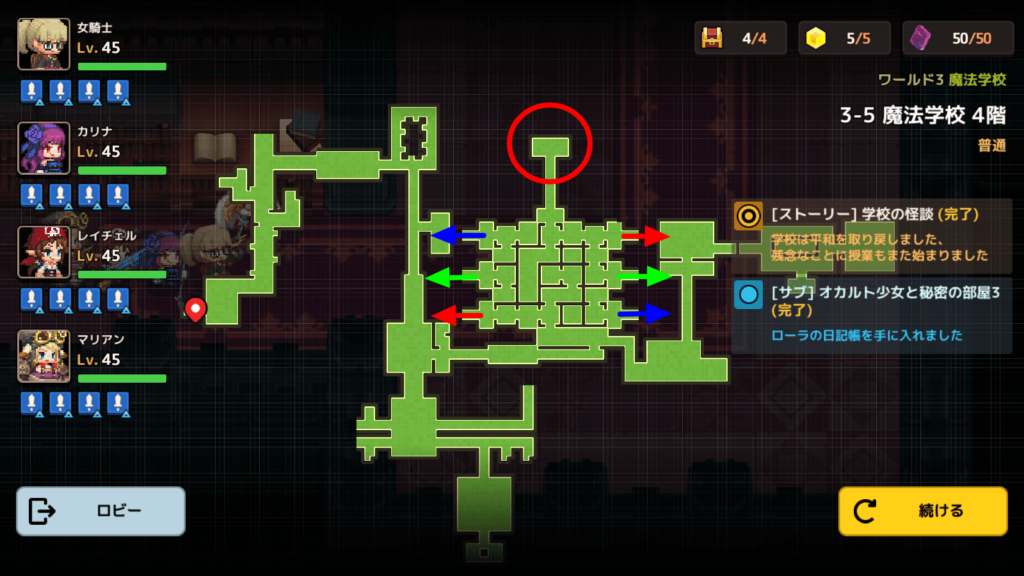Open the sub quest オカルト少女と秘密の部屋3 entry
1024x576 pixels.
click(872, 313)
